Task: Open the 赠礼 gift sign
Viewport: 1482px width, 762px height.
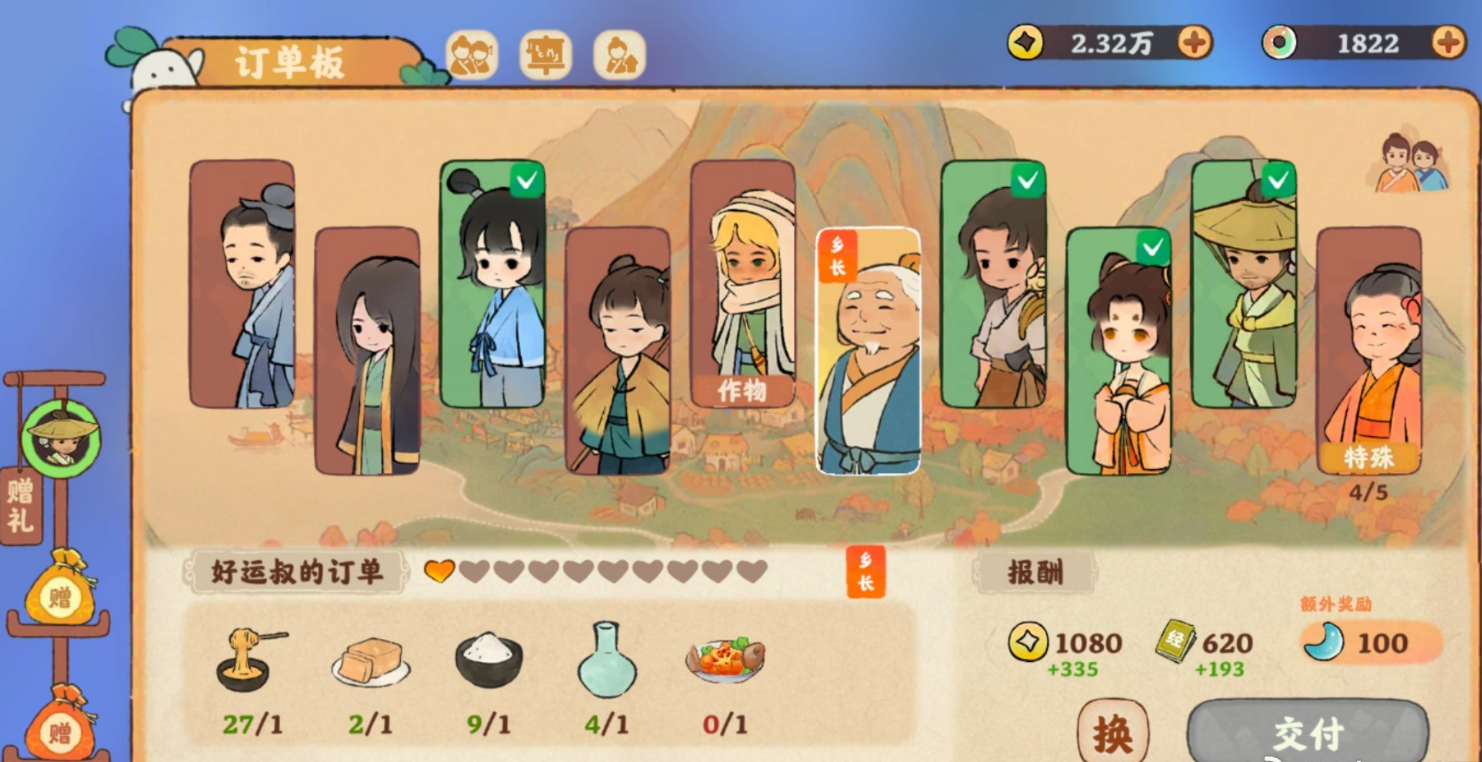Action: [x=20, y=505]
